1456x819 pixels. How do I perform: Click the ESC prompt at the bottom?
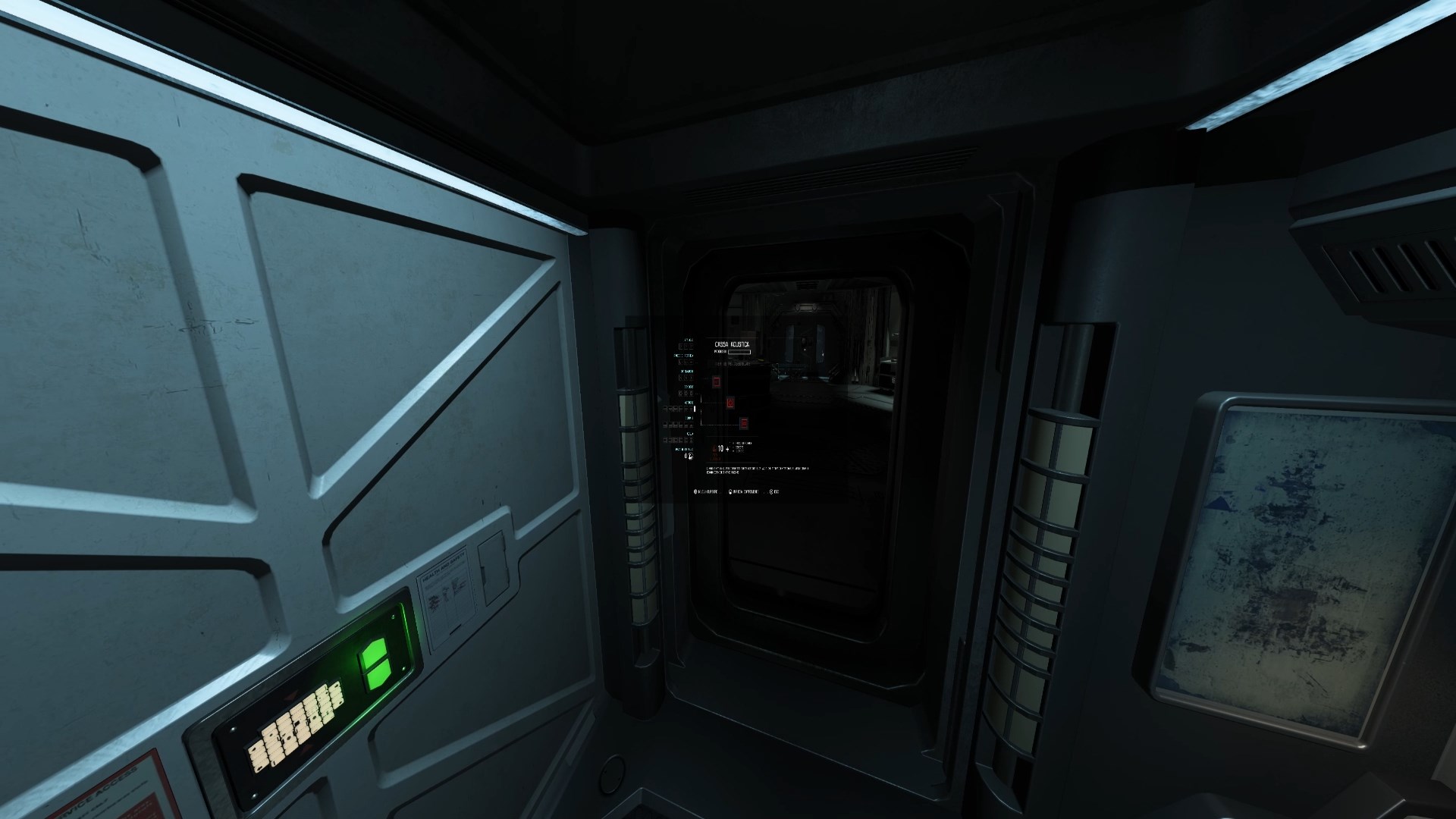point(775,491)
